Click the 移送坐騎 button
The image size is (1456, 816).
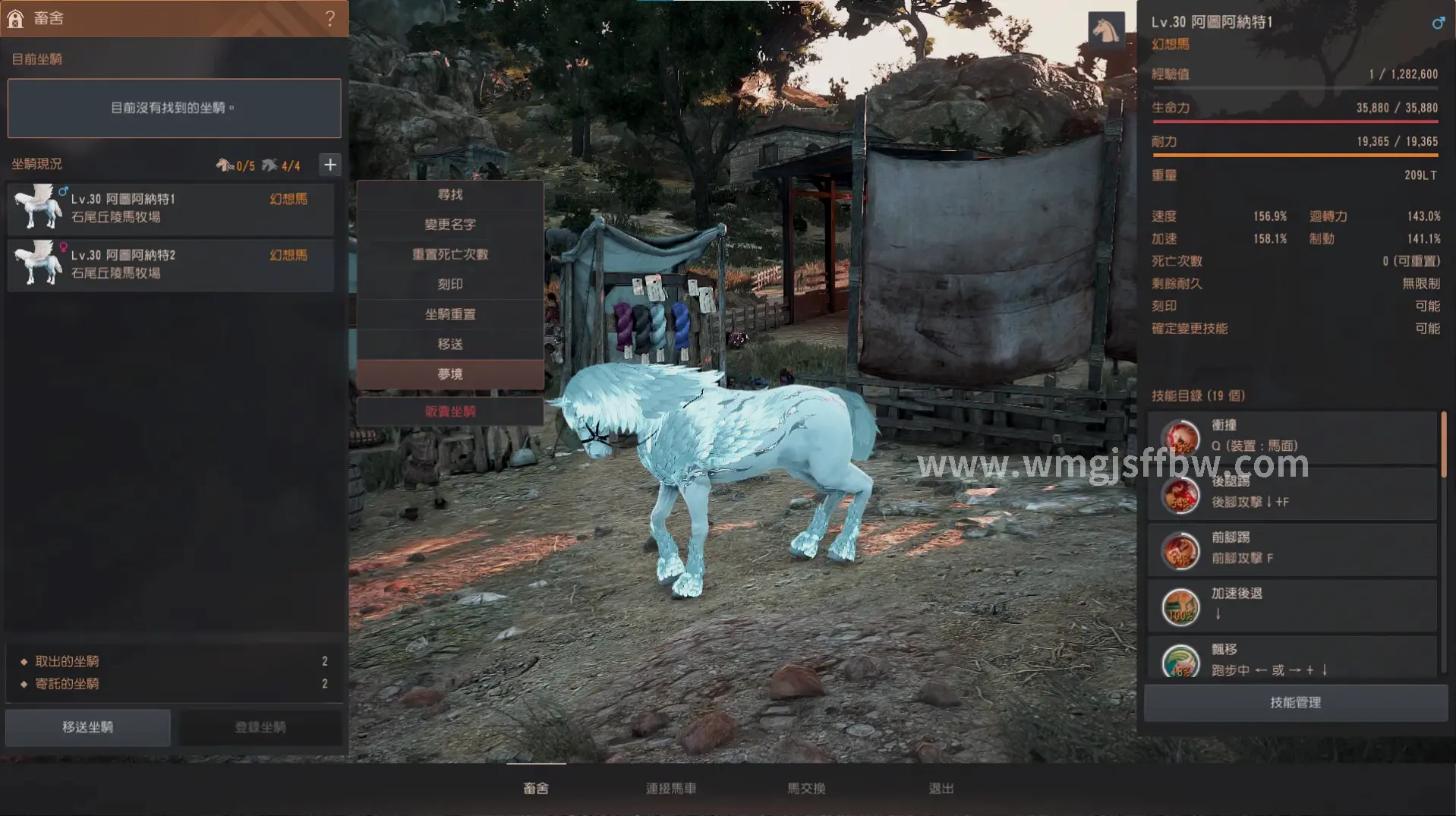(88, 727)
